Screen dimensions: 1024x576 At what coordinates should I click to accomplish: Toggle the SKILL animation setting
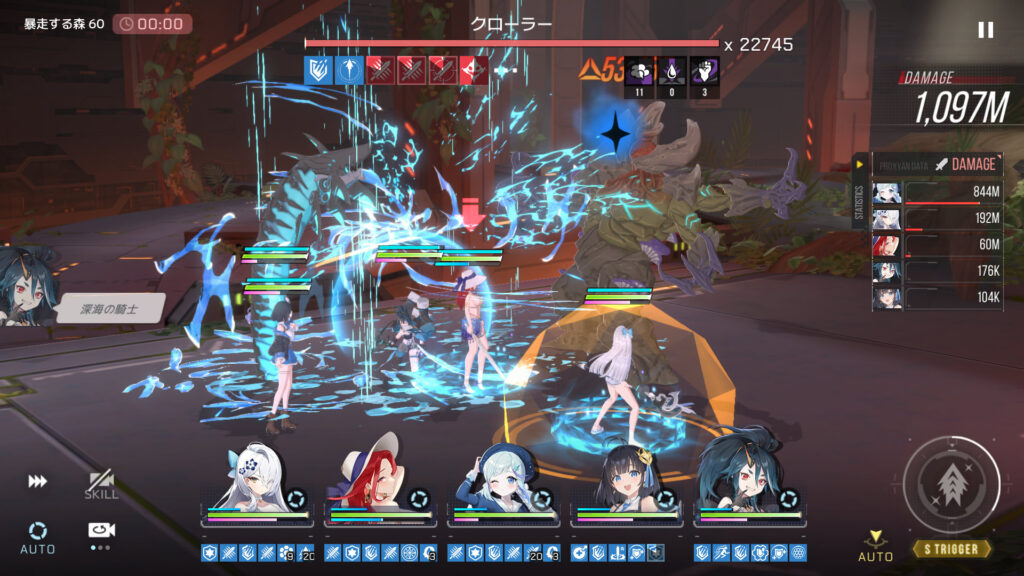point(101,485)
